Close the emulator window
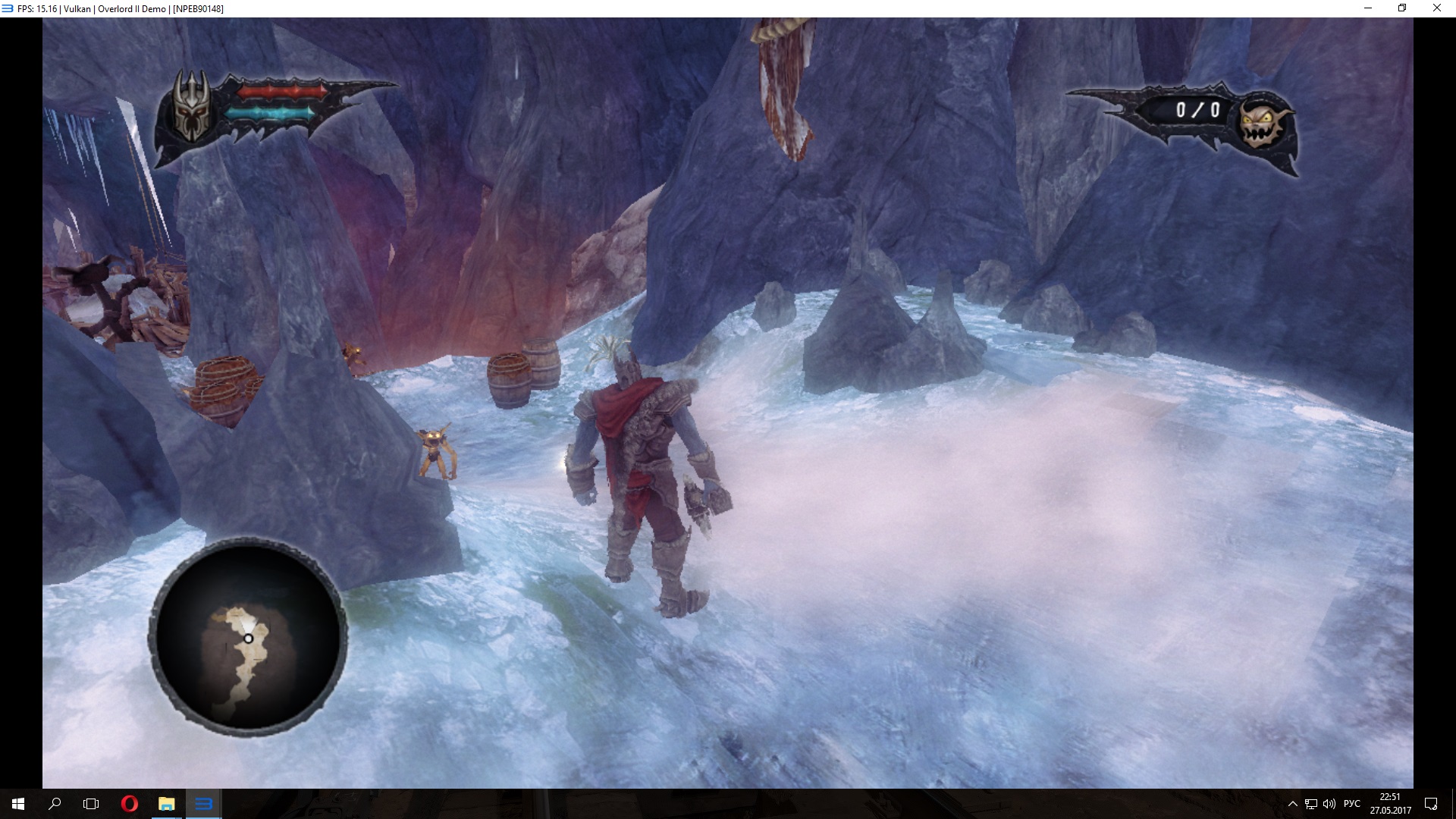 (x=1436, y=8)
